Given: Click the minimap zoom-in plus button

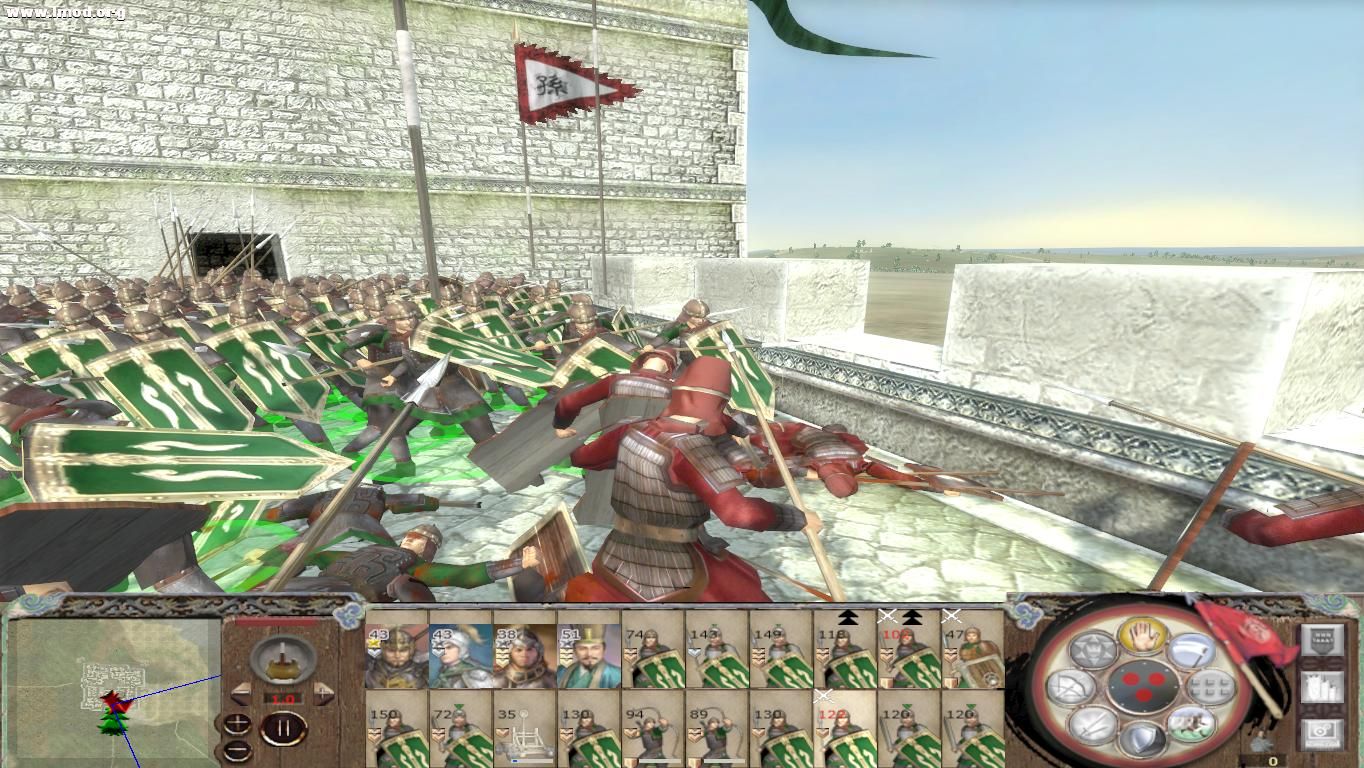Looking at the screenshot, I should point(237,723).
